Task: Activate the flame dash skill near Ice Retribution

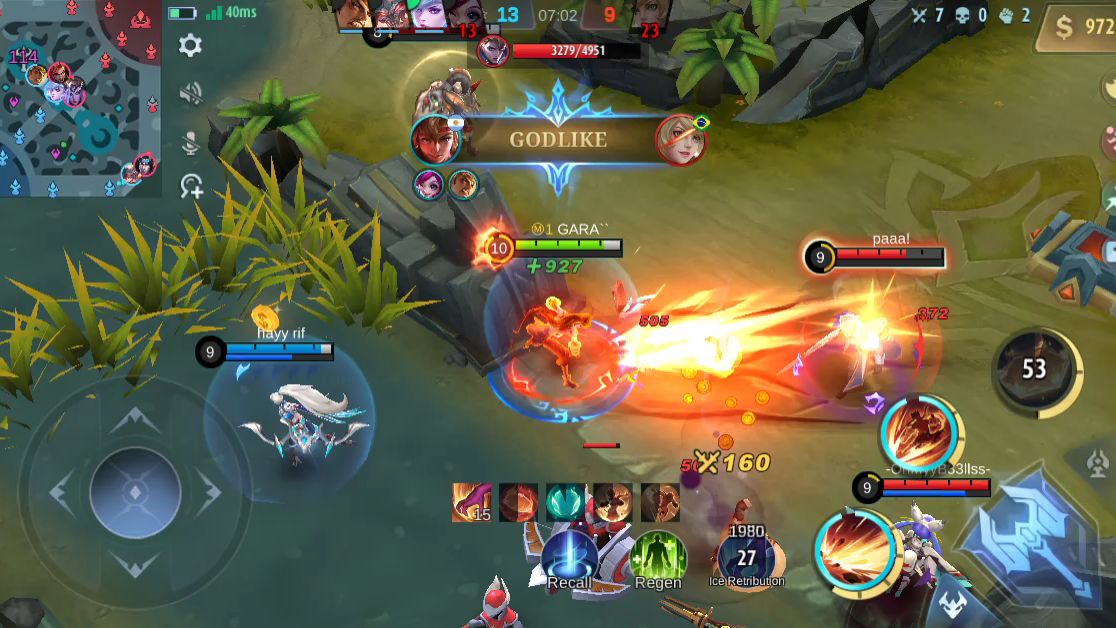Action: [853, 548]
